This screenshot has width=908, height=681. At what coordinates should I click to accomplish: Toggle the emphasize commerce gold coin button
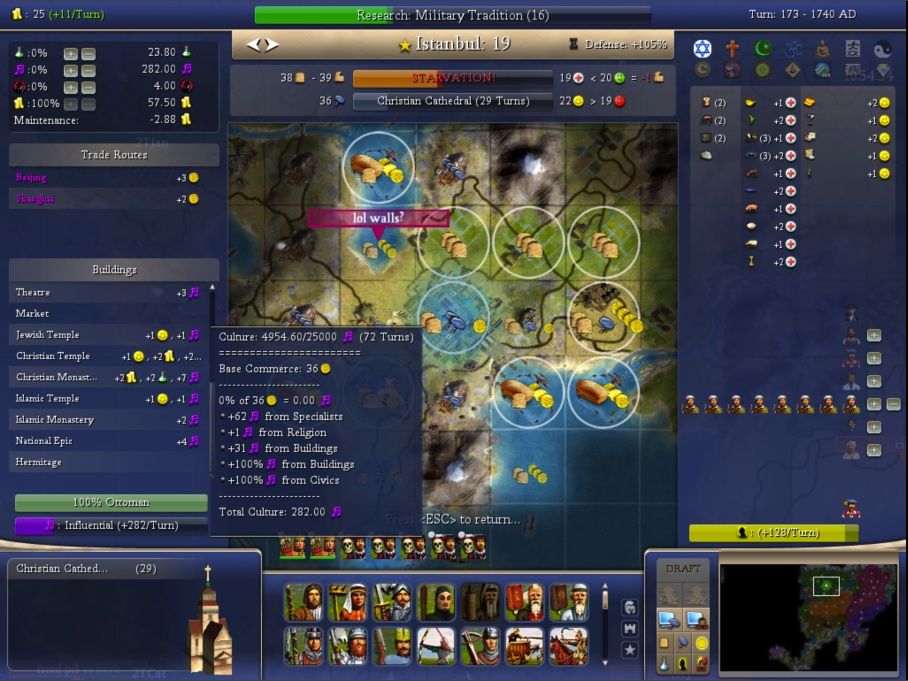click(702, 642)
